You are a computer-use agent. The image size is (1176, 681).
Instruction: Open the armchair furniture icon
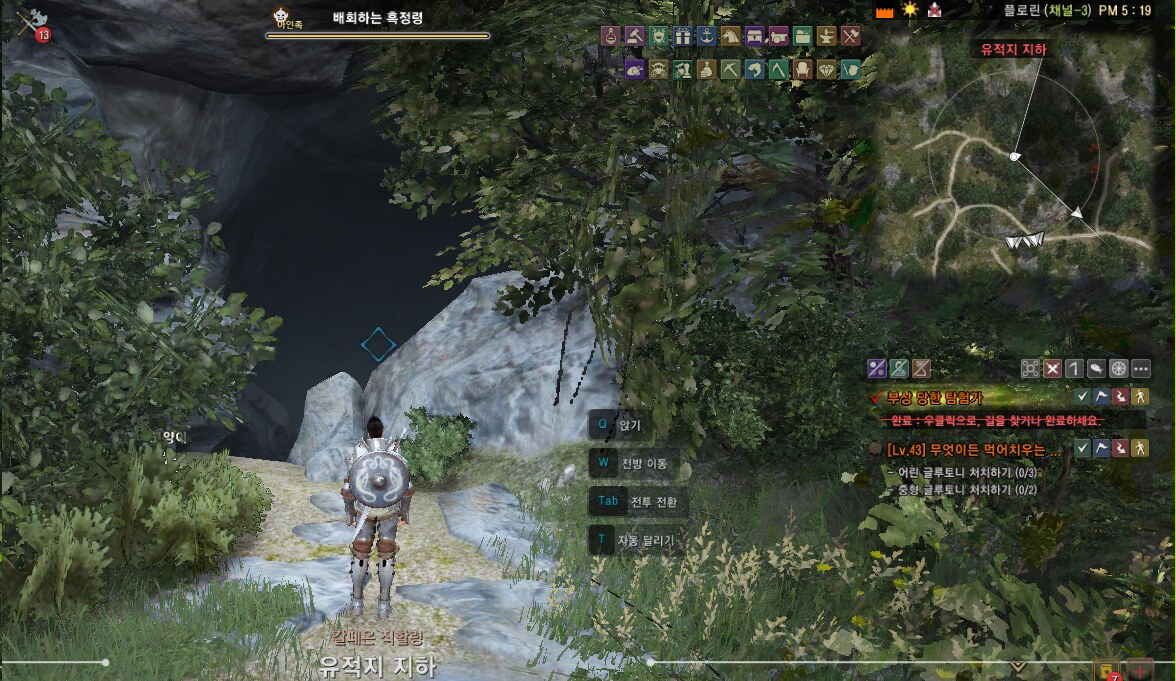(x=802, y=69)
